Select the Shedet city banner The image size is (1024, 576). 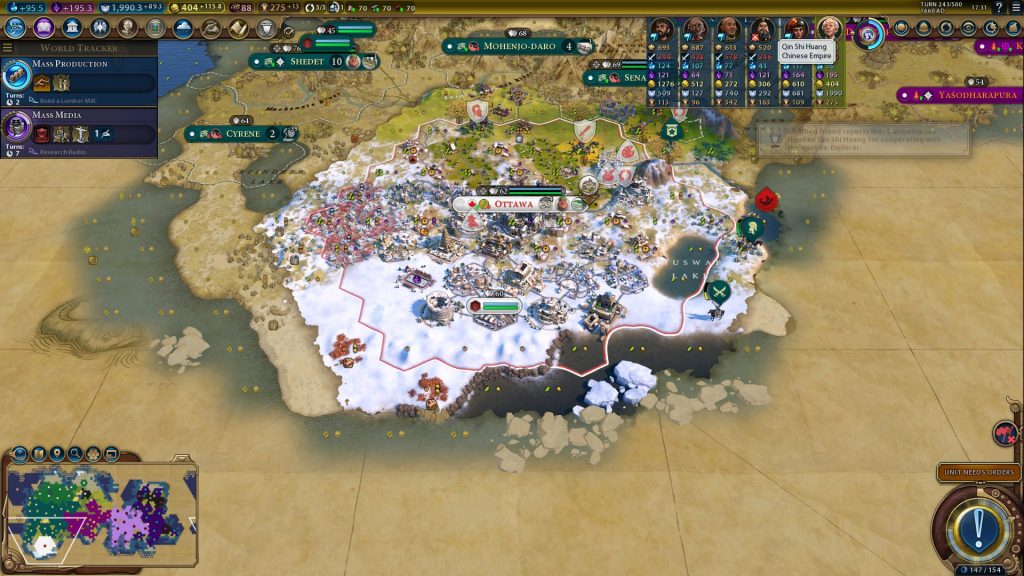309,62
